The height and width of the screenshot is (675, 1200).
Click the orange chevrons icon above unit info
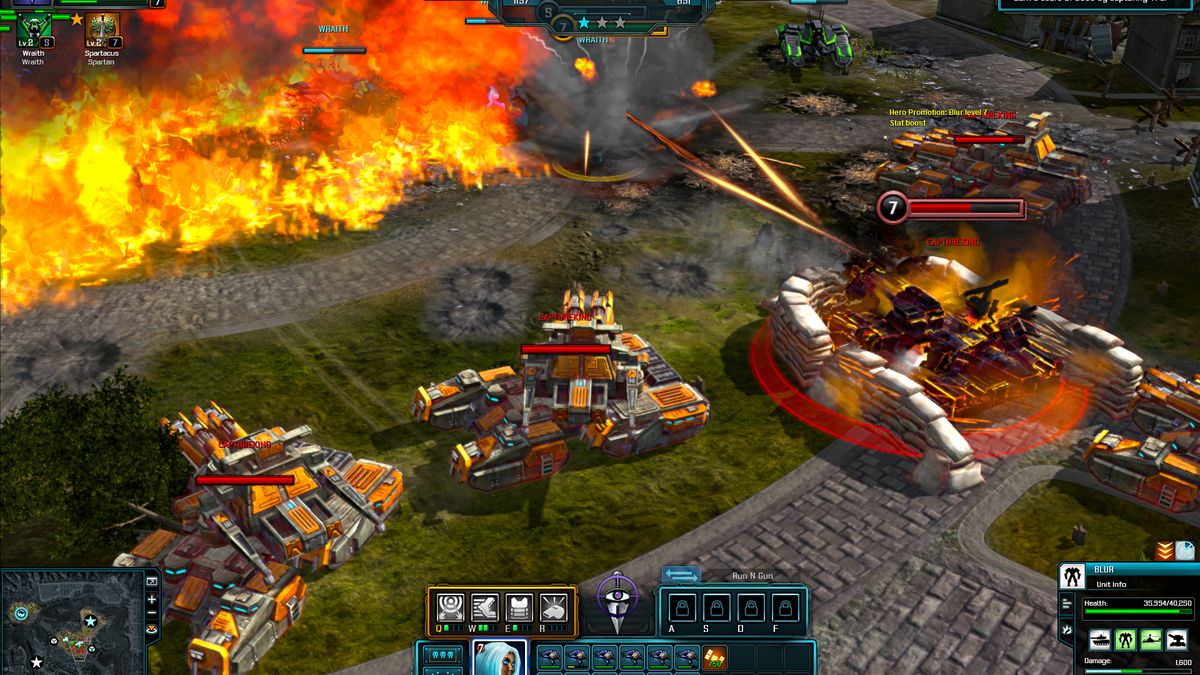pos(1164,551)
